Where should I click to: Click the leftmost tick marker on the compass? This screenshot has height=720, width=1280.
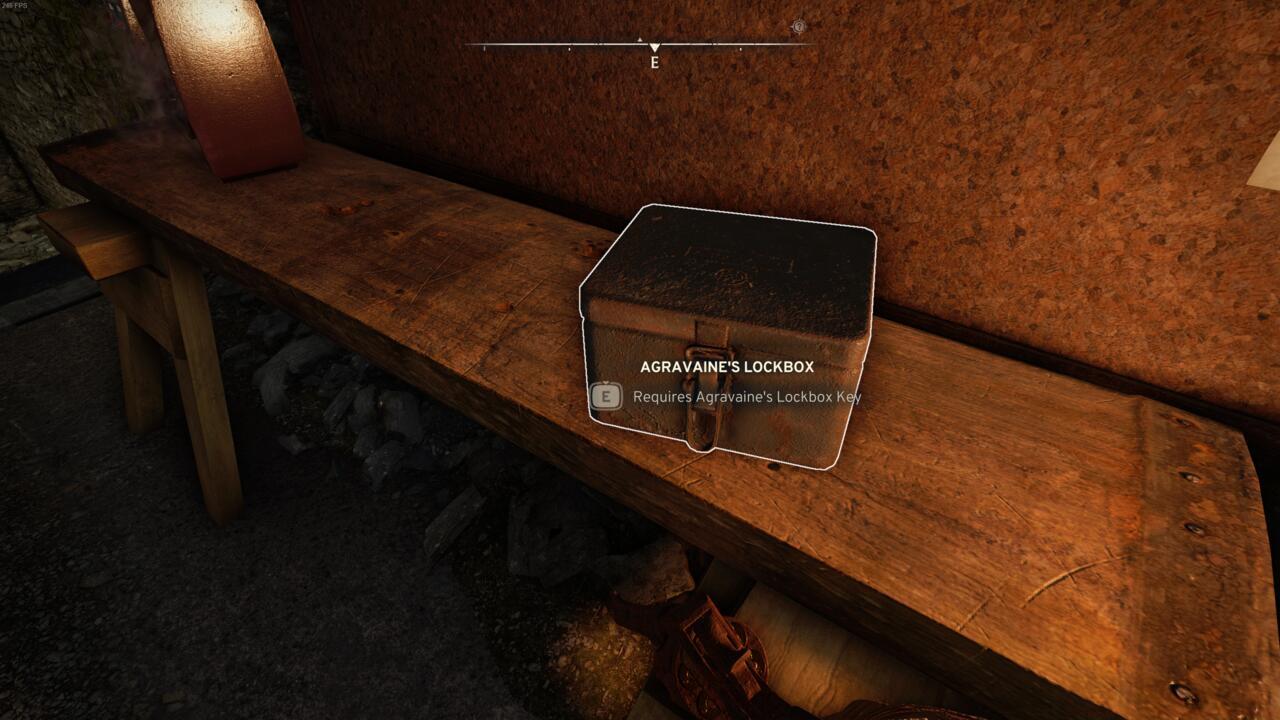click(485, 47)
